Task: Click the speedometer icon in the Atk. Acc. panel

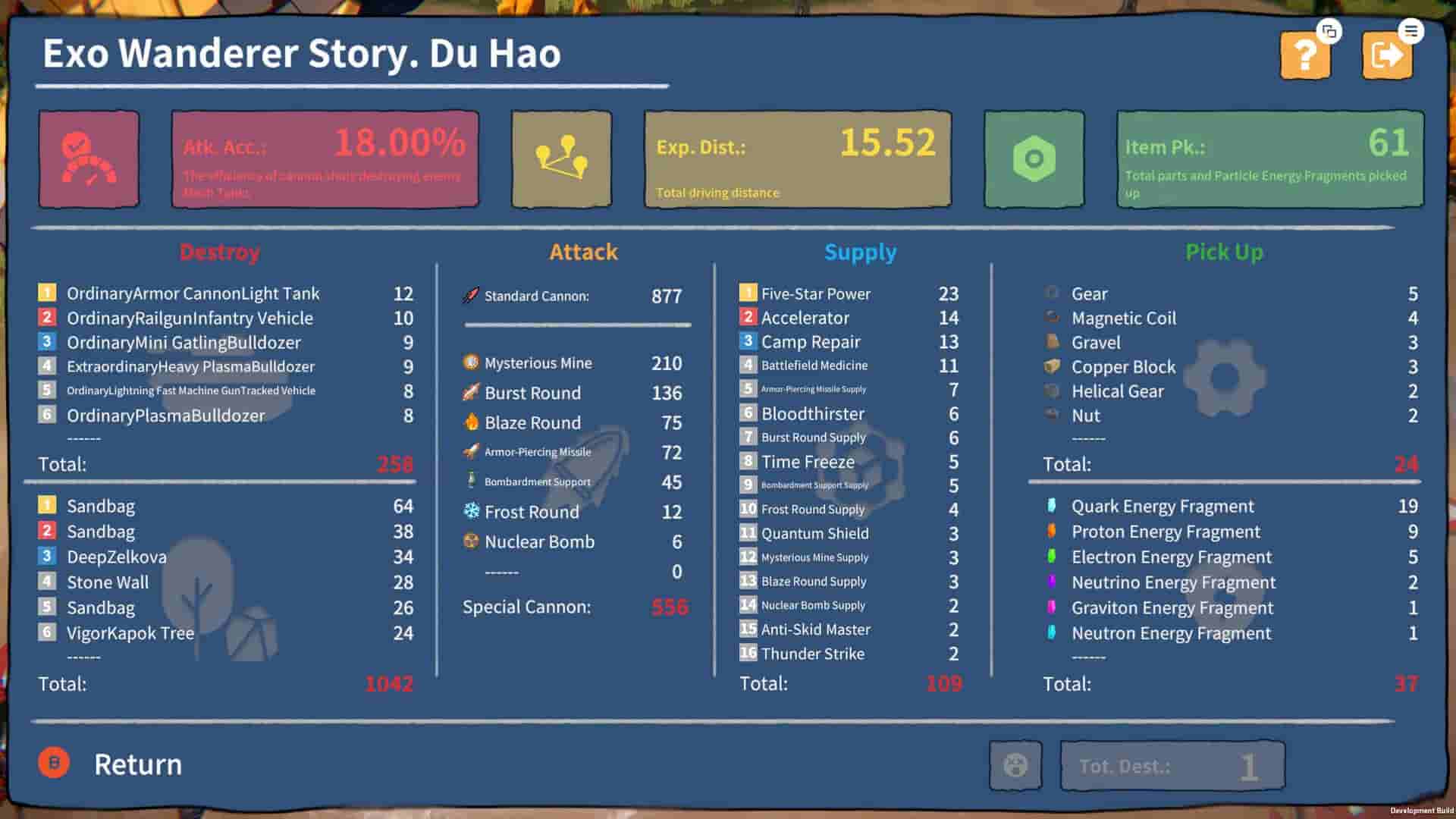Action: pos(89,158)
